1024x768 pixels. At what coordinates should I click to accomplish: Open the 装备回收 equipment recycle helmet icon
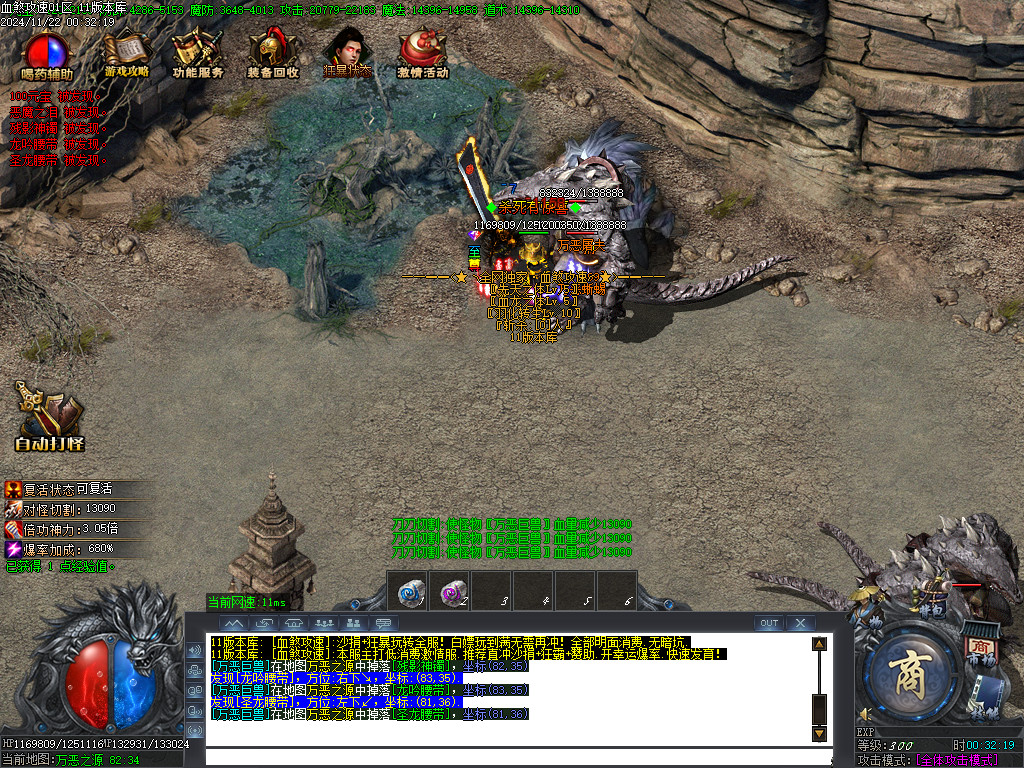pyautogui.click(x=272, y=55)
